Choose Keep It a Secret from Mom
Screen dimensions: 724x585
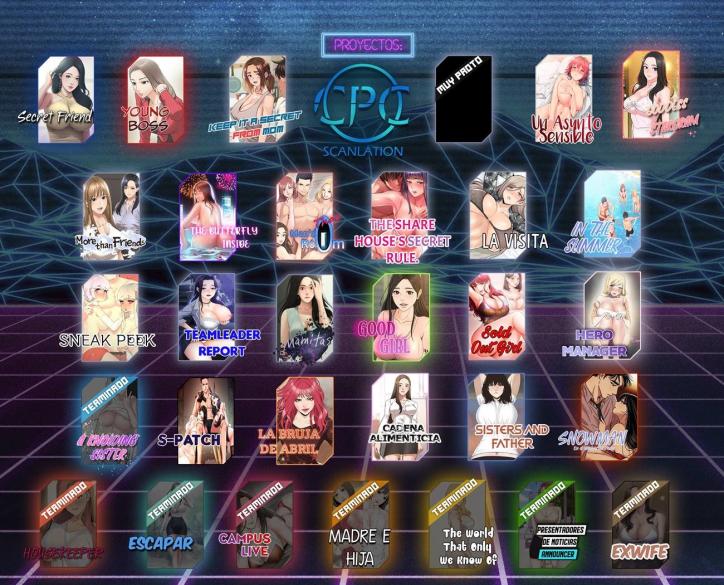(257, 99)
